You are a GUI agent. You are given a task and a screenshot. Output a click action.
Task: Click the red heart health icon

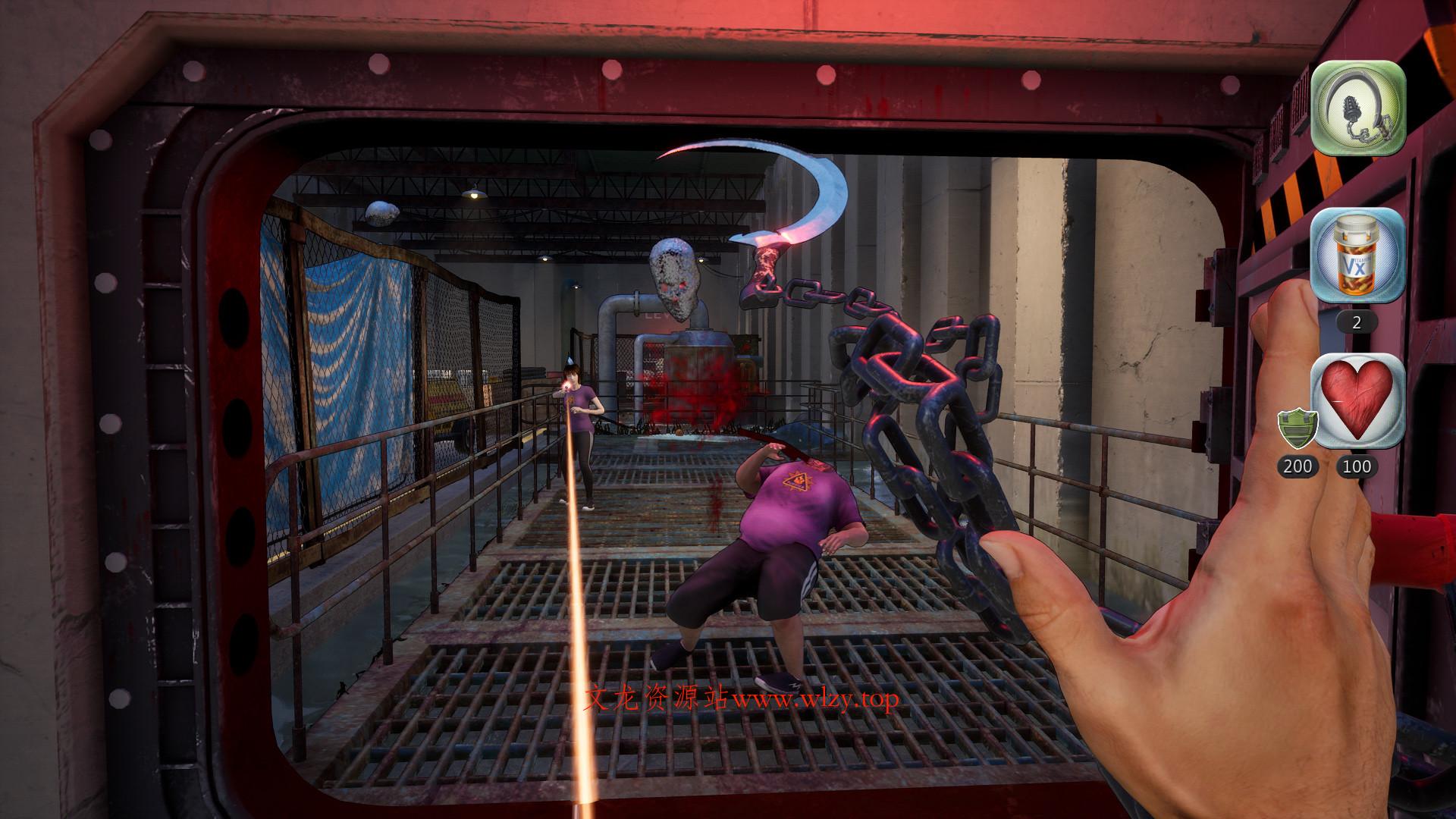click(1358, 400)
